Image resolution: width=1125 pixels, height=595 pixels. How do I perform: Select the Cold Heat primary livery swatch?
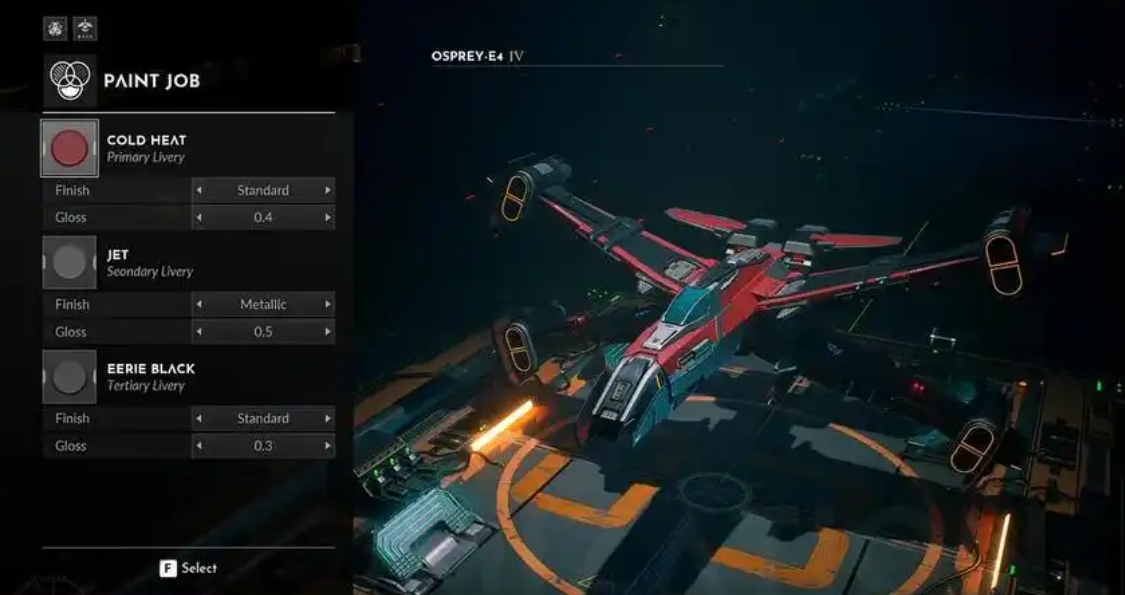point(69,148)
